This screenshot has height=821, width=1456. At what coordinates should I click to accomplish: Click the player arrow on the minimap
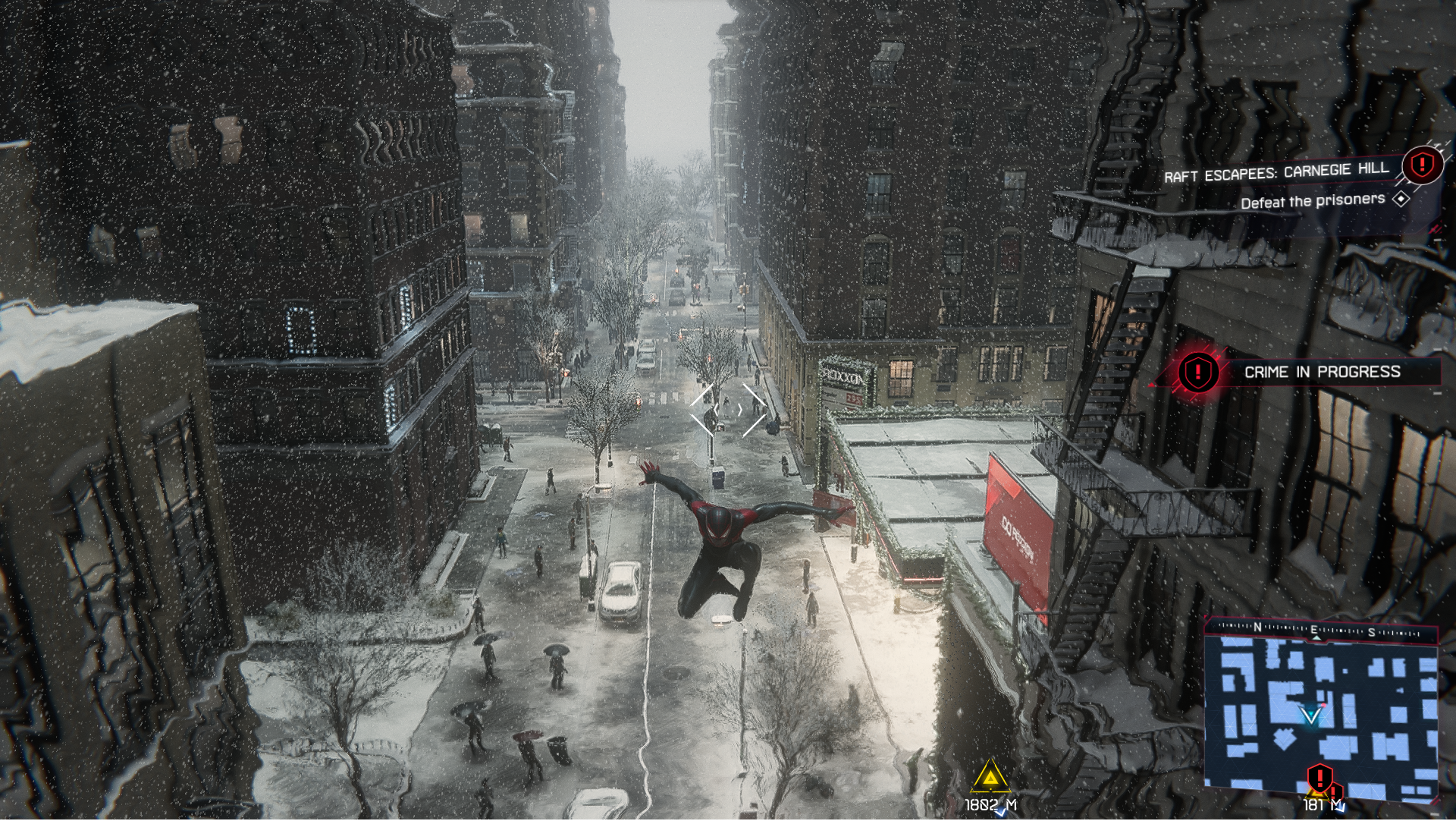click(1310, 716)
